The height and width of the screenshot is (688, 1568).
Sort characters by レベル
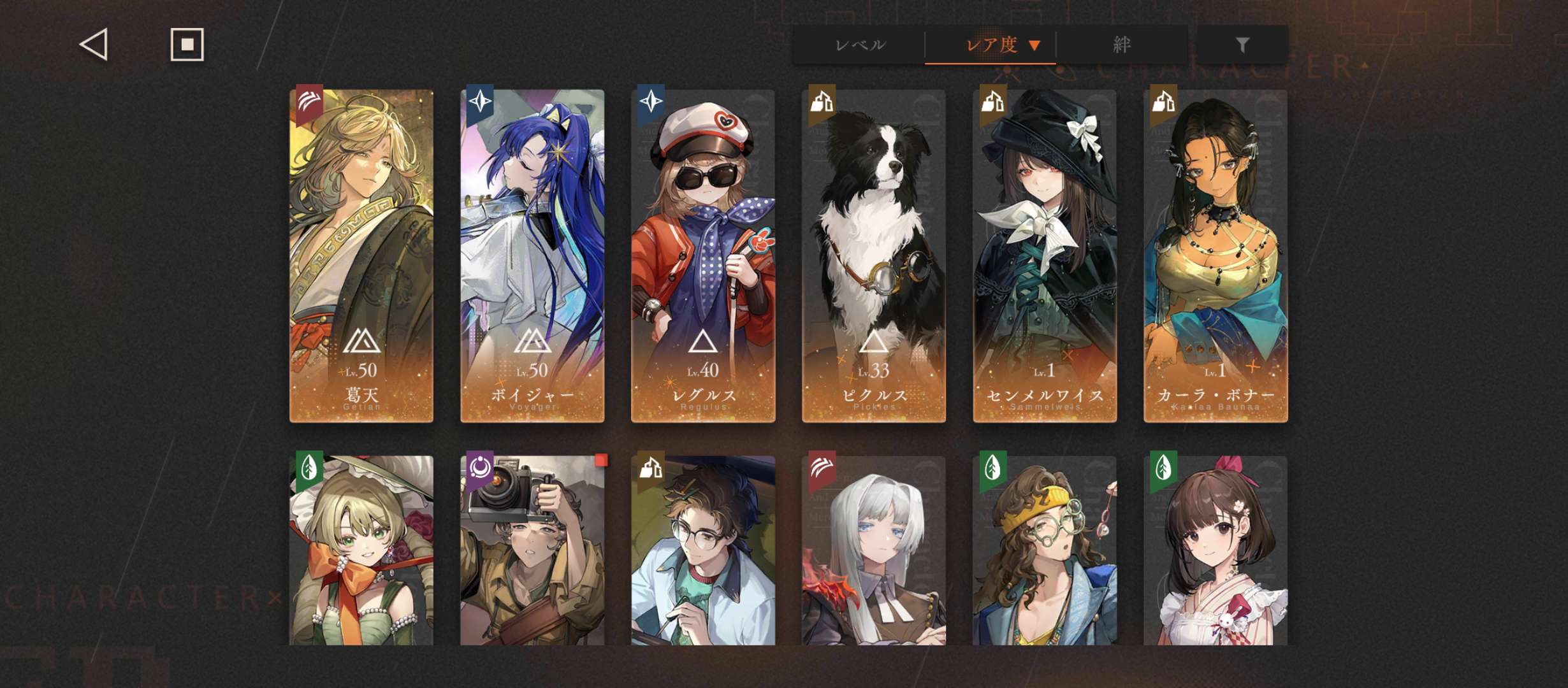[859, 45]
